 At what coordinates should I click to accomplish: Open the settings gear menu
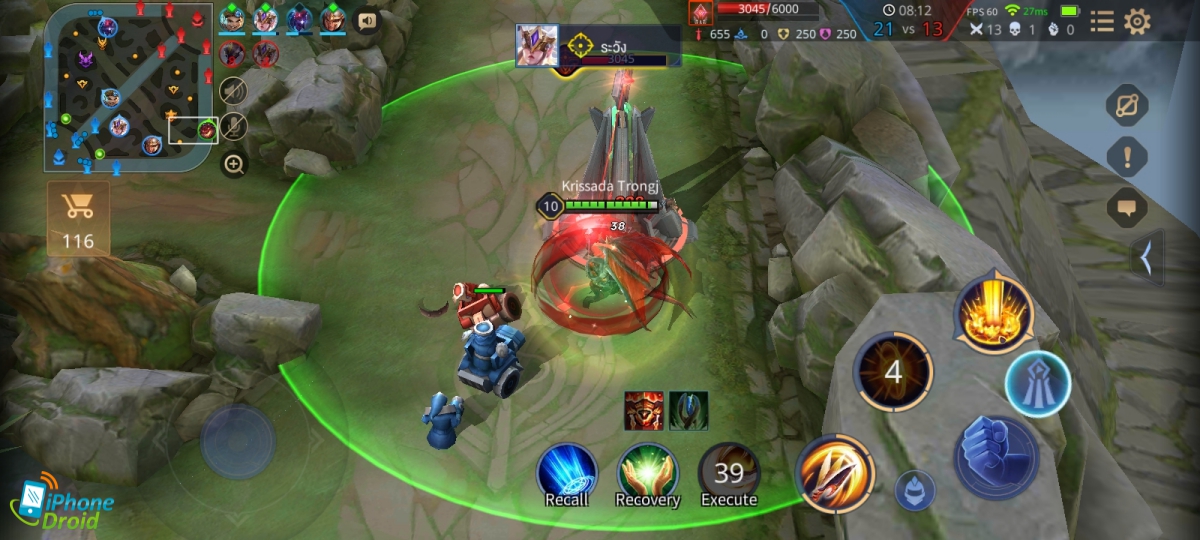pos(1137,22)
